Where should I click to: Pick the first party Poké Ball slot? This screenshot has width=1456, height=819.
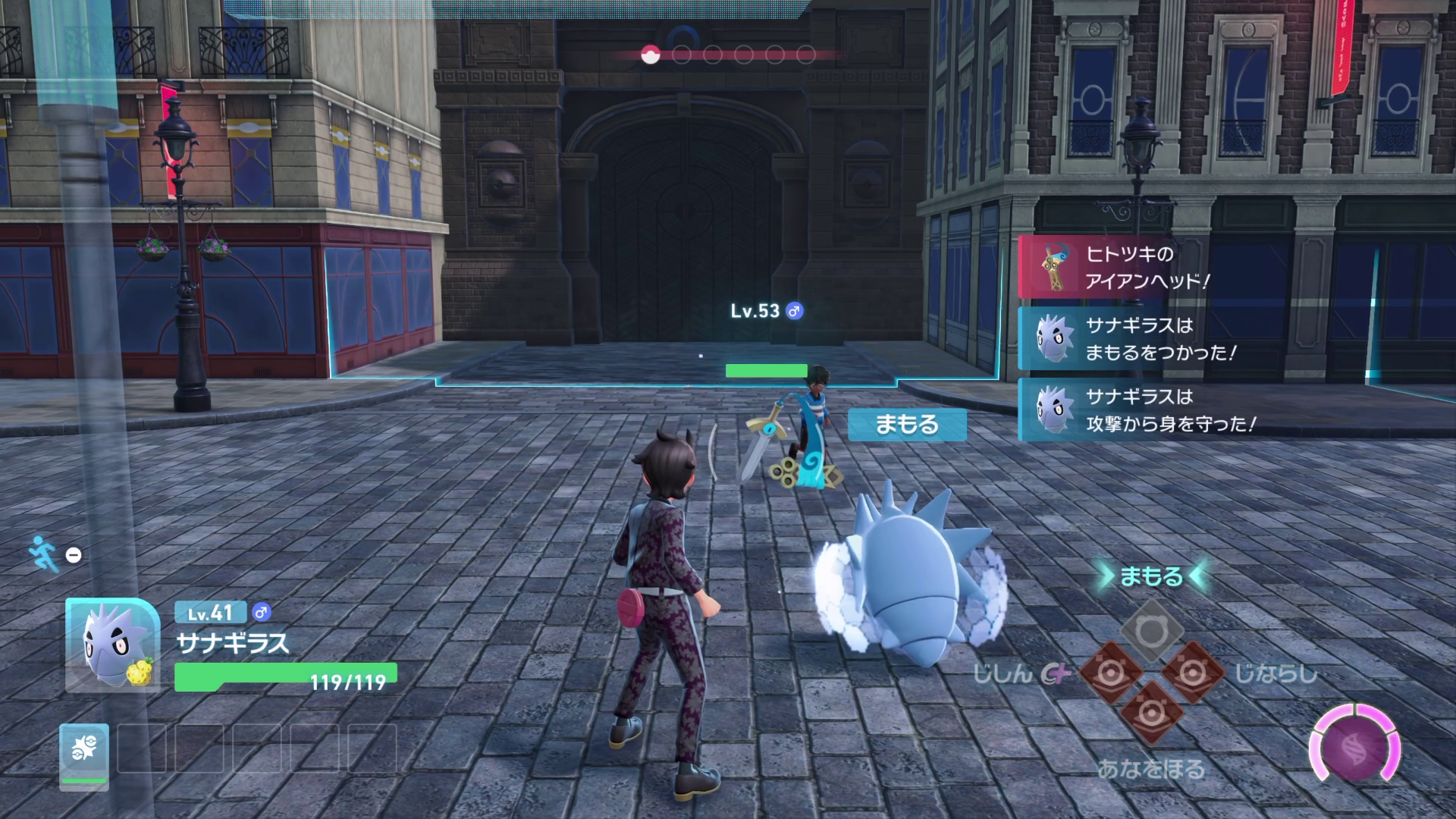[84, 753]
